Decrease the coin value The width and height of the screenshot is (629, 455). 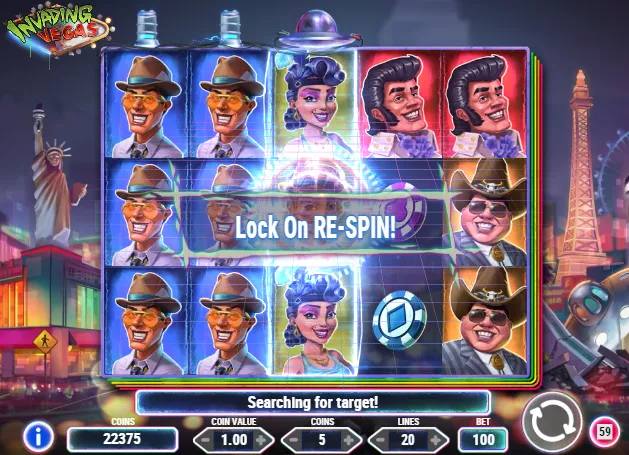point(203,439)
